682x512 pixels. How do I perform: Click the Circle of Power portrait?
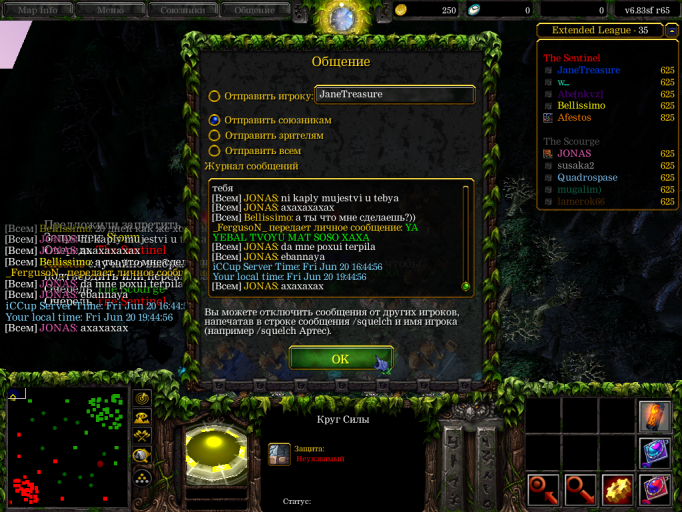click(x=212, y=450)
